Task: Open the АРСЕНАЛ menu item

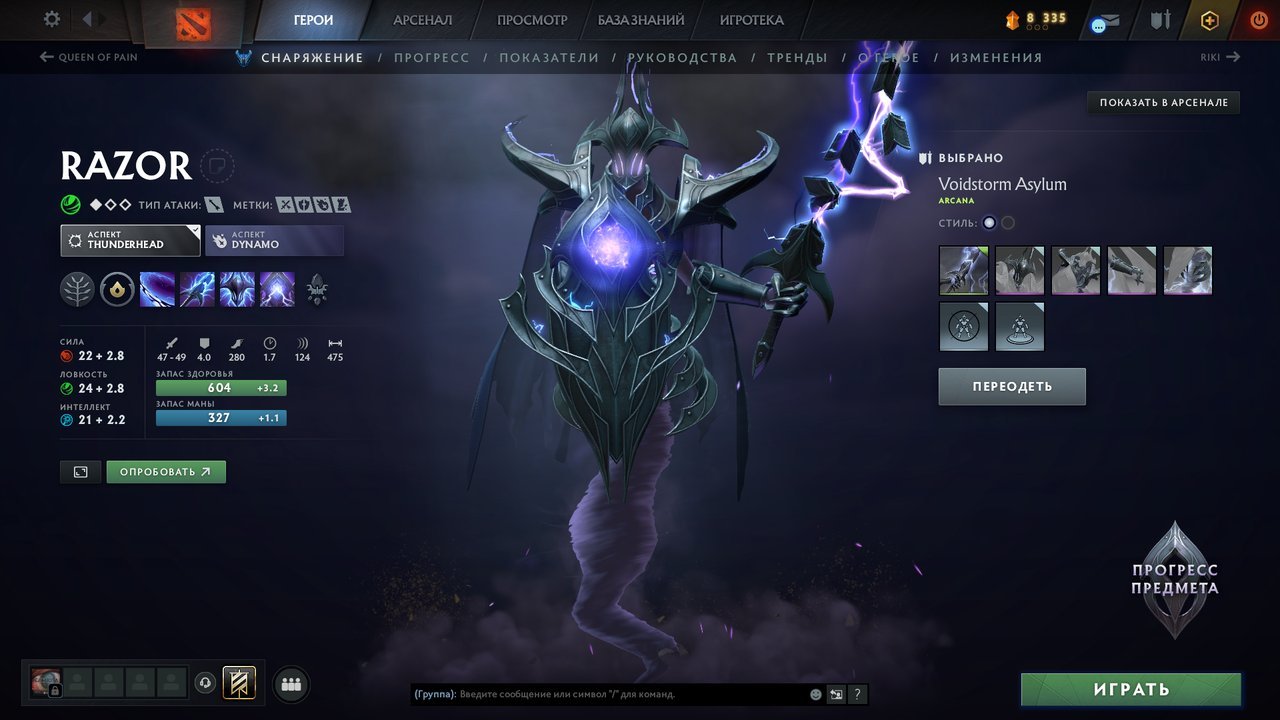Action: (422, 19)
